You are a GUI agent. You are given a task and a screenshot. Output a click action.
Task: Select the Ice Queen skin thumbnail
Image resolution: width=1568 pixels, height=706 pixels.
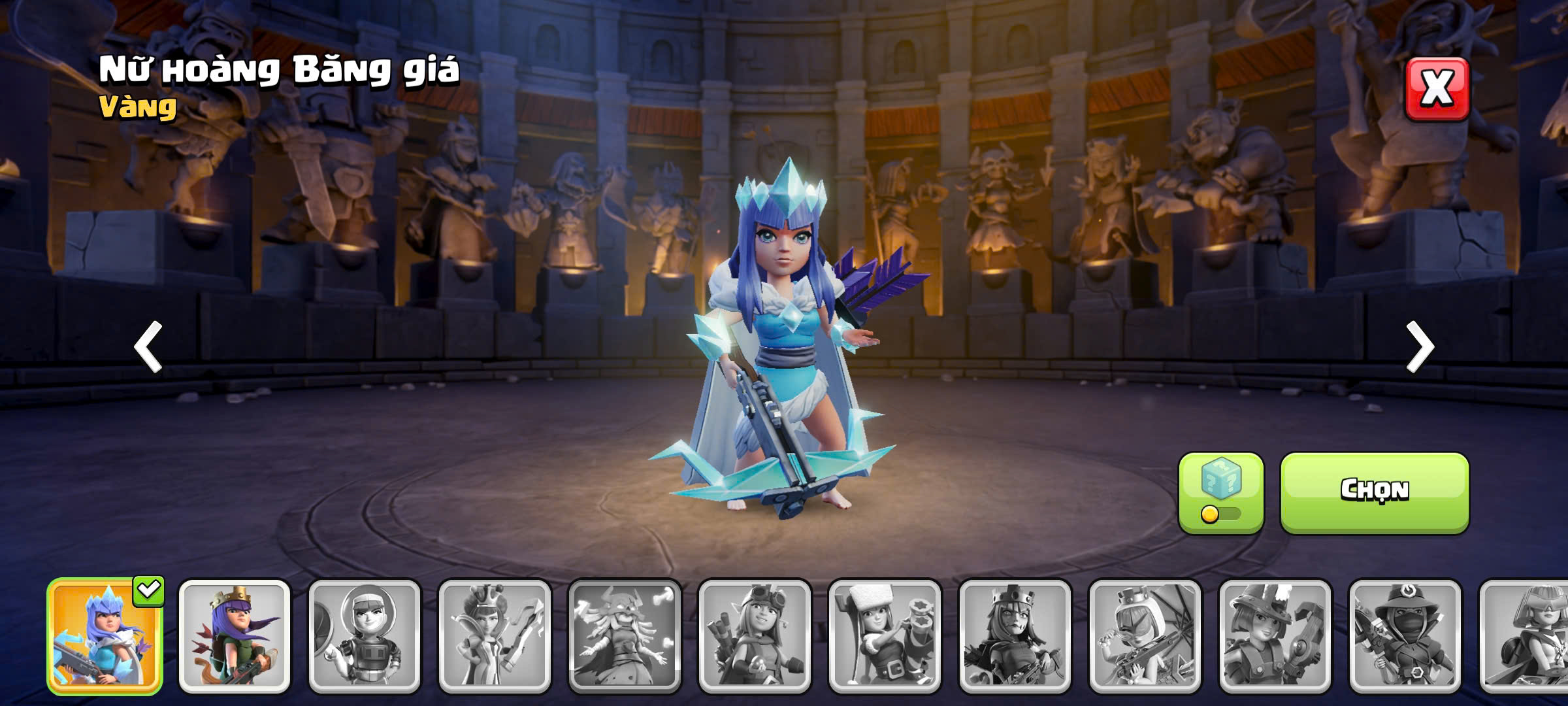[105, 636]
